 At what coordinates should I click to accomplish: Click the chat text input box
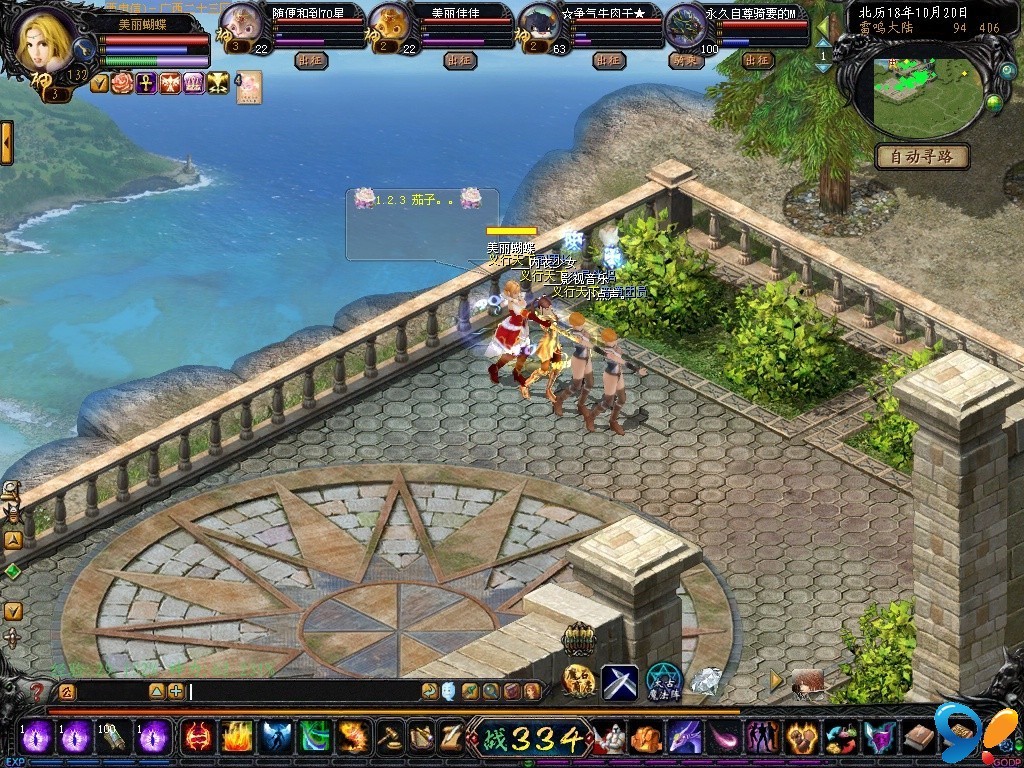pos(300,691)
